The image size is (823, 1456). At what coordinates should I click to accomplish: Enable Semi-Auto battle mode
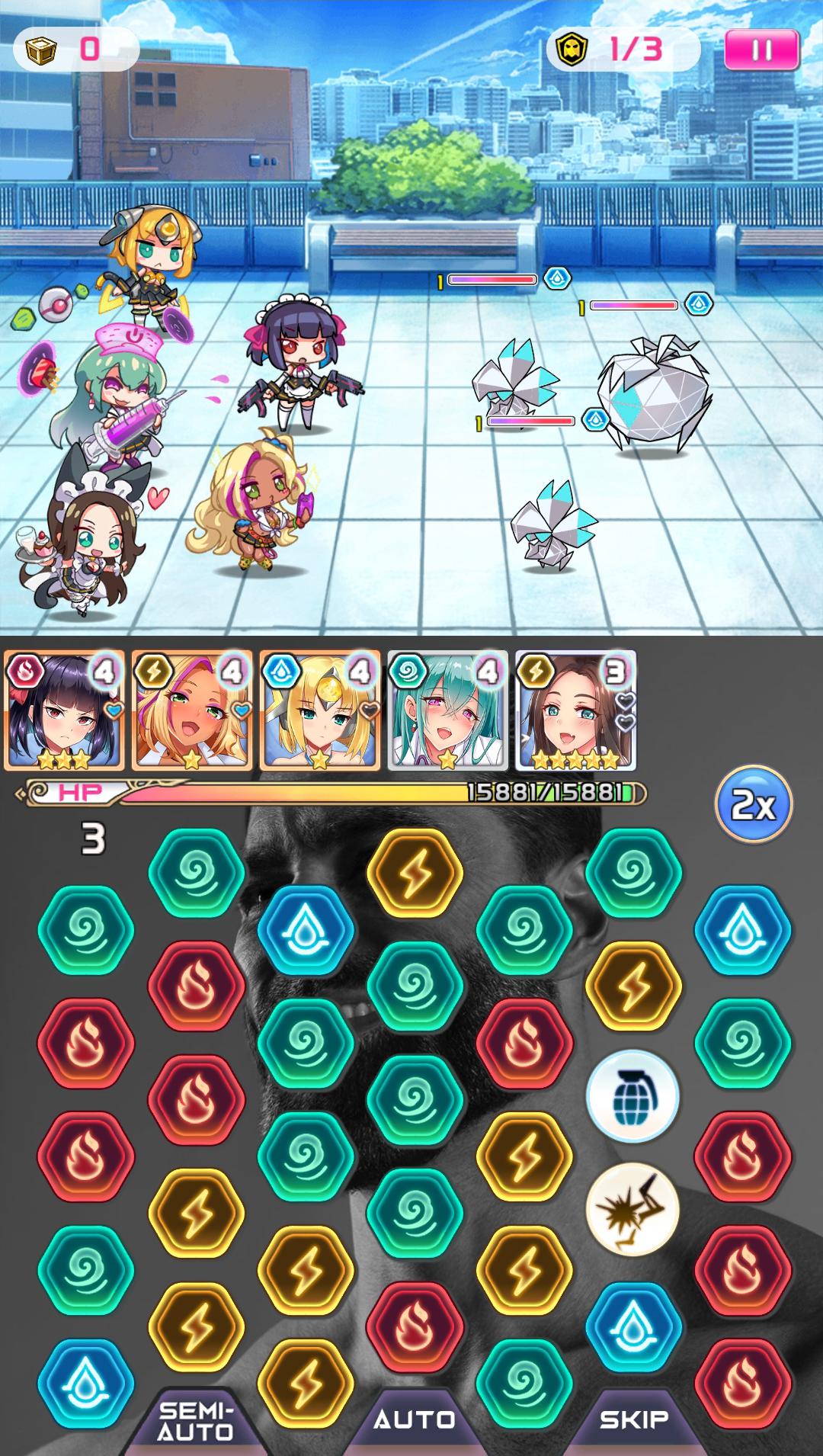195,1421
